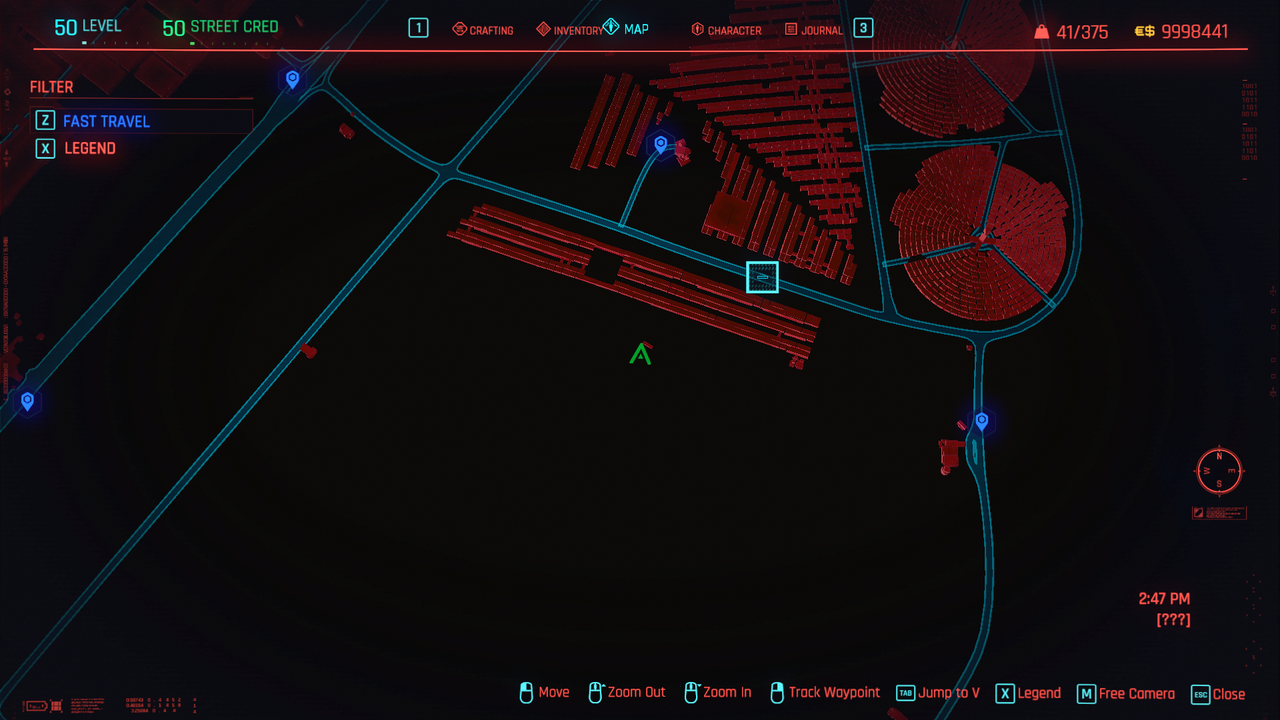1280x720 pixels.
Task: Open the Crafting tab
Action: [483, 30]
